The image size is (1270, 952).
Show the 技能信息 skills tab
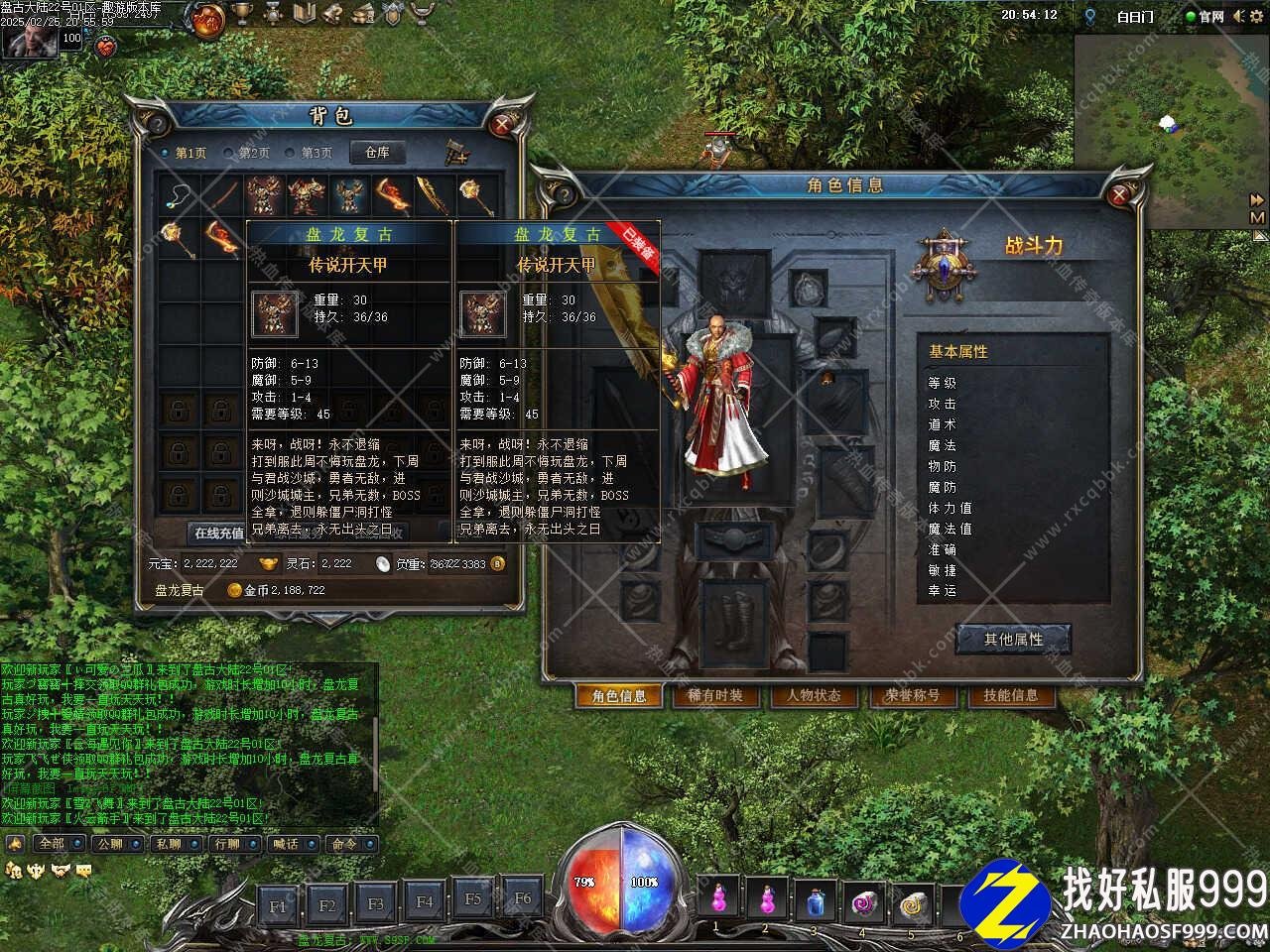click(1010, 695)
